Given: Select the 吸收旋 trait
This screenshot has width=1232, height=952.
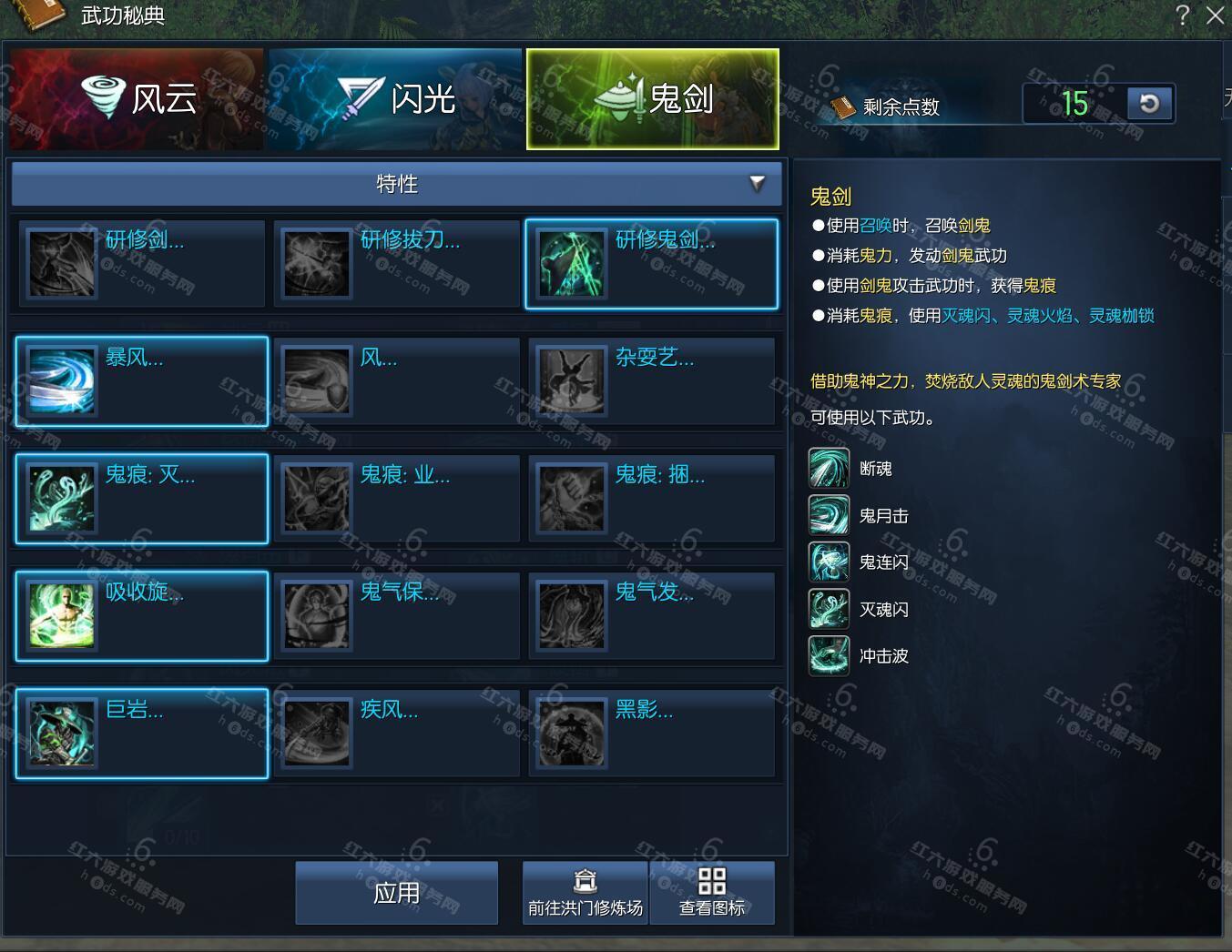Looking at the screenshot, I should pyautogui.click(x=142, y=616).
